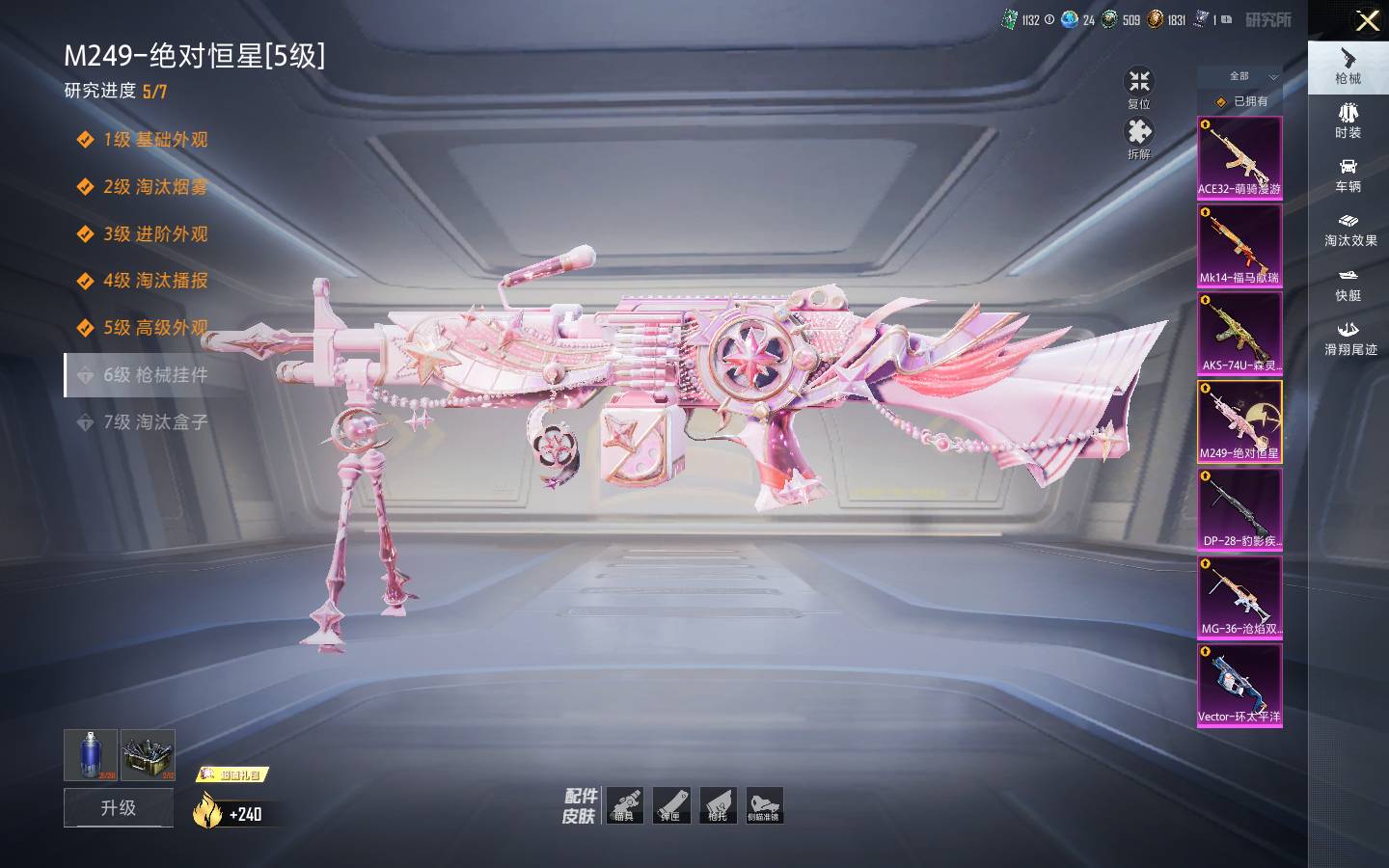Screen dimensions: 1389x868
Task: Open the 车辆 vehicles tab
Action: click(x=1348, y=175)
